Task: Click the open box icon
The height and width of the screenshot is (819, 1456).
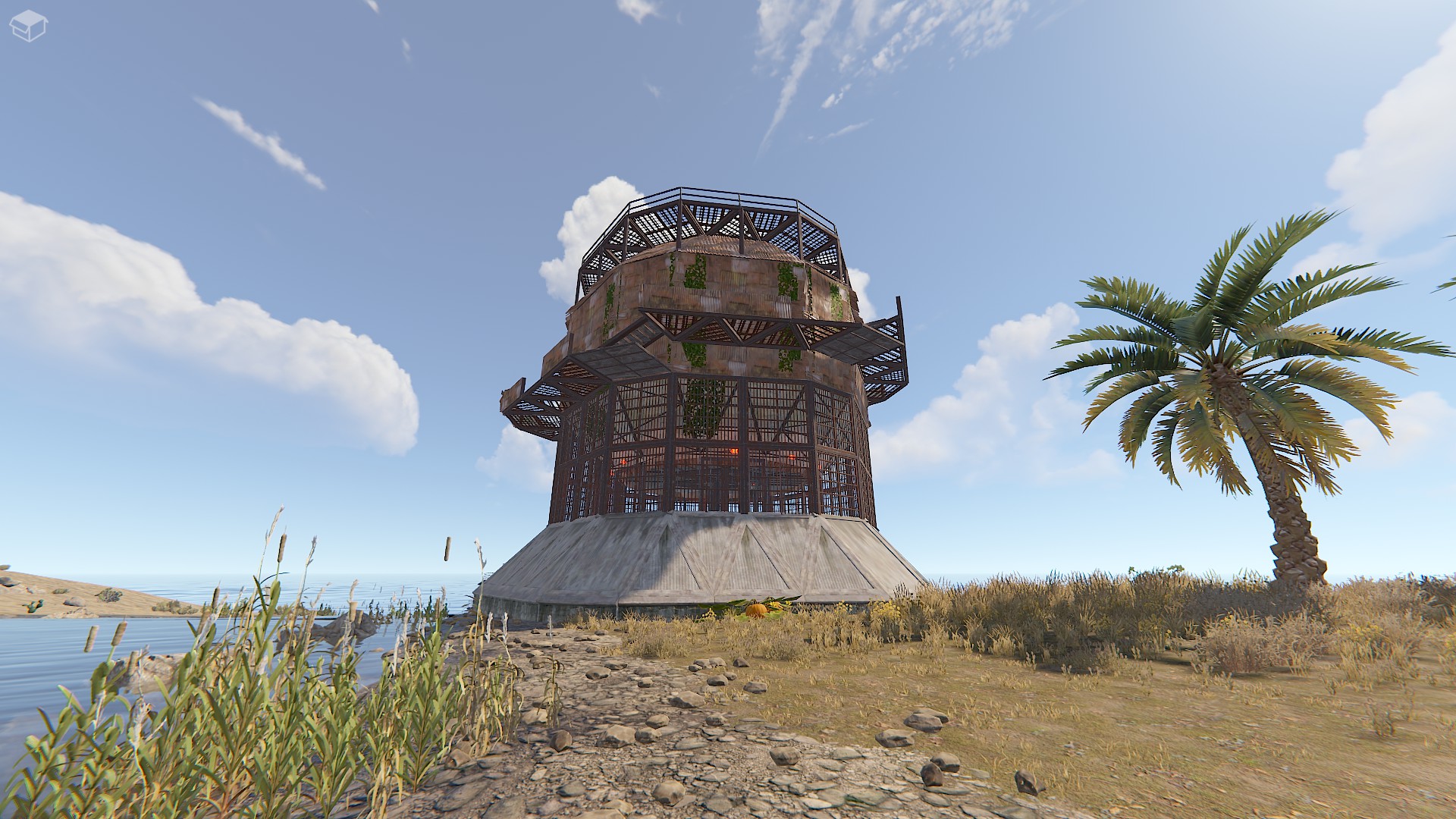Action: click(x=29, y=26)
